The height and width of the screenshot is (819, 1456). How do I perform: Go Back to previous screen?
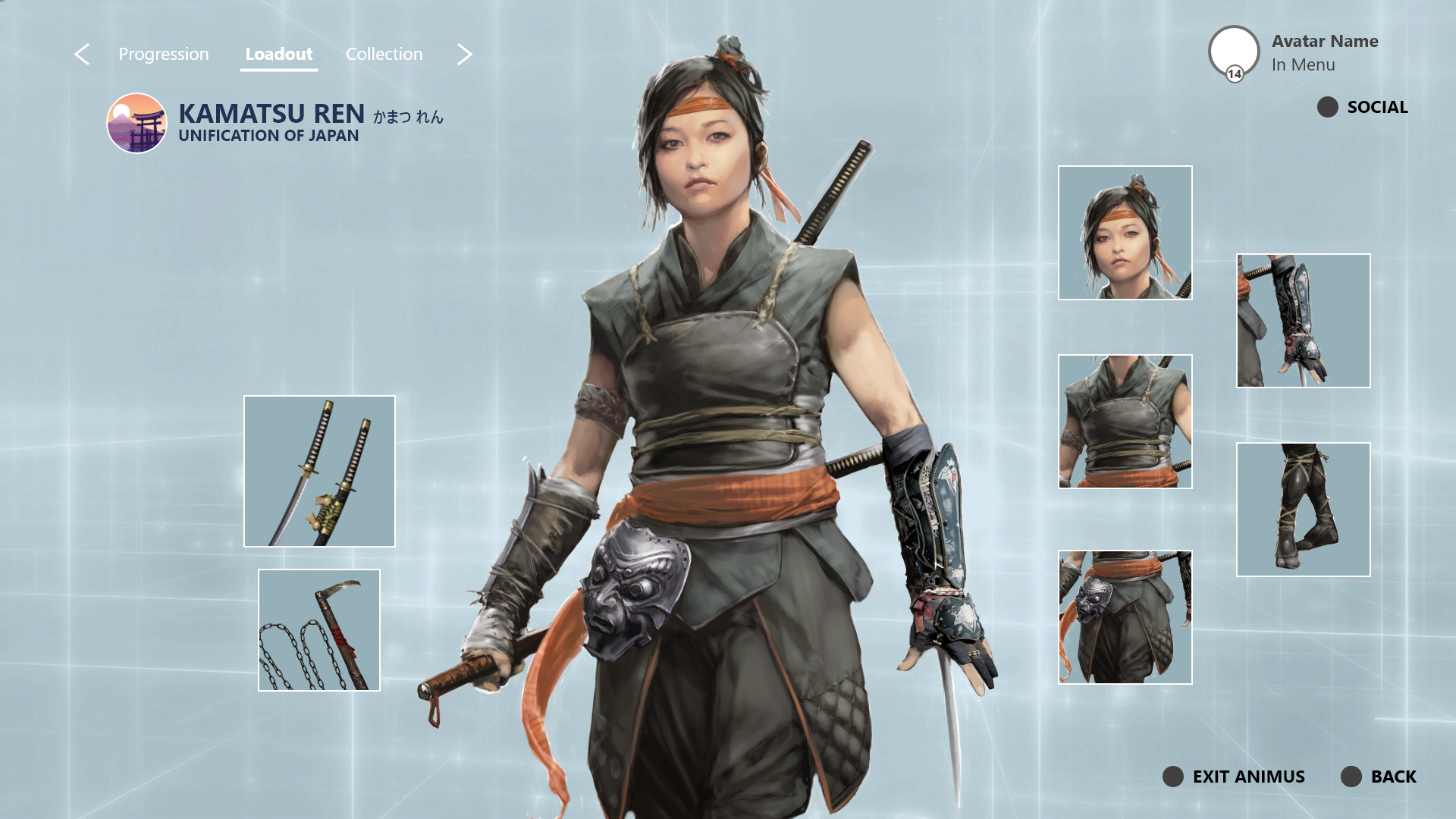point(1379,777)
